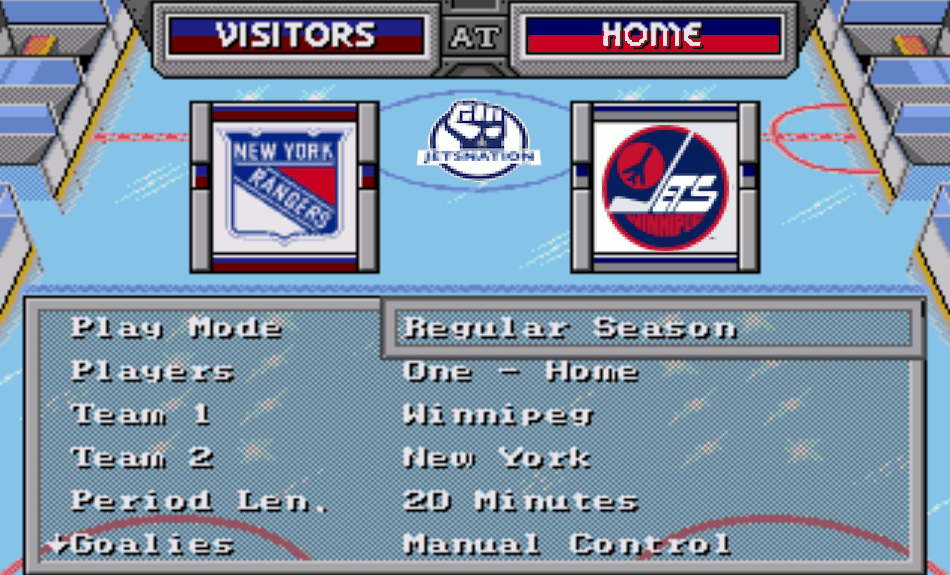This screenshot has height=575, width=950.
Task: Click the Visitors banner
Action: pyautogui.click(x=295, y=36)
